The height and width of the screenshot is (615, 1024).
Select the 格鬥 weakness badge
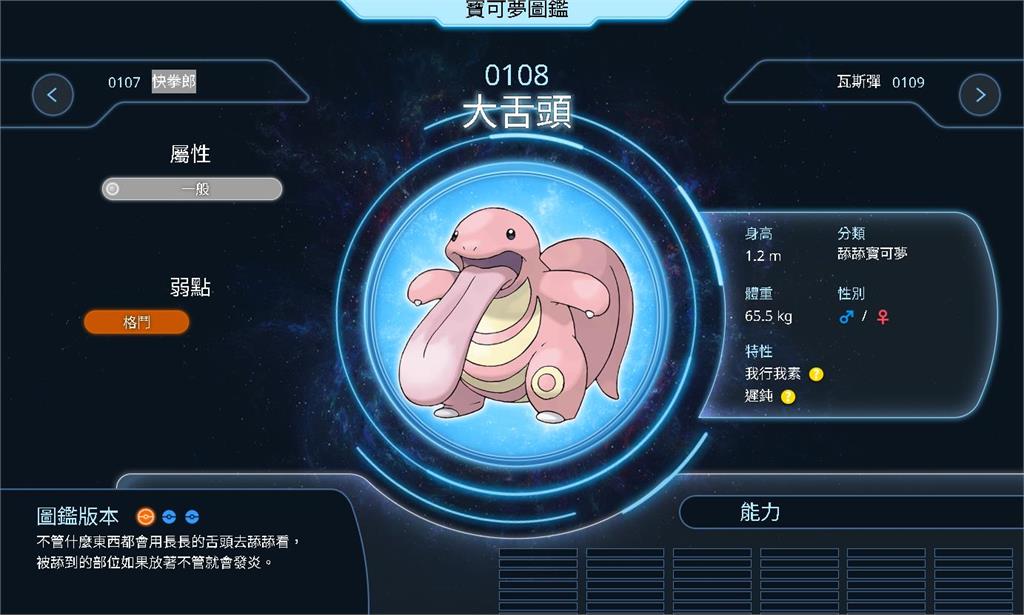tap(136, 322)
